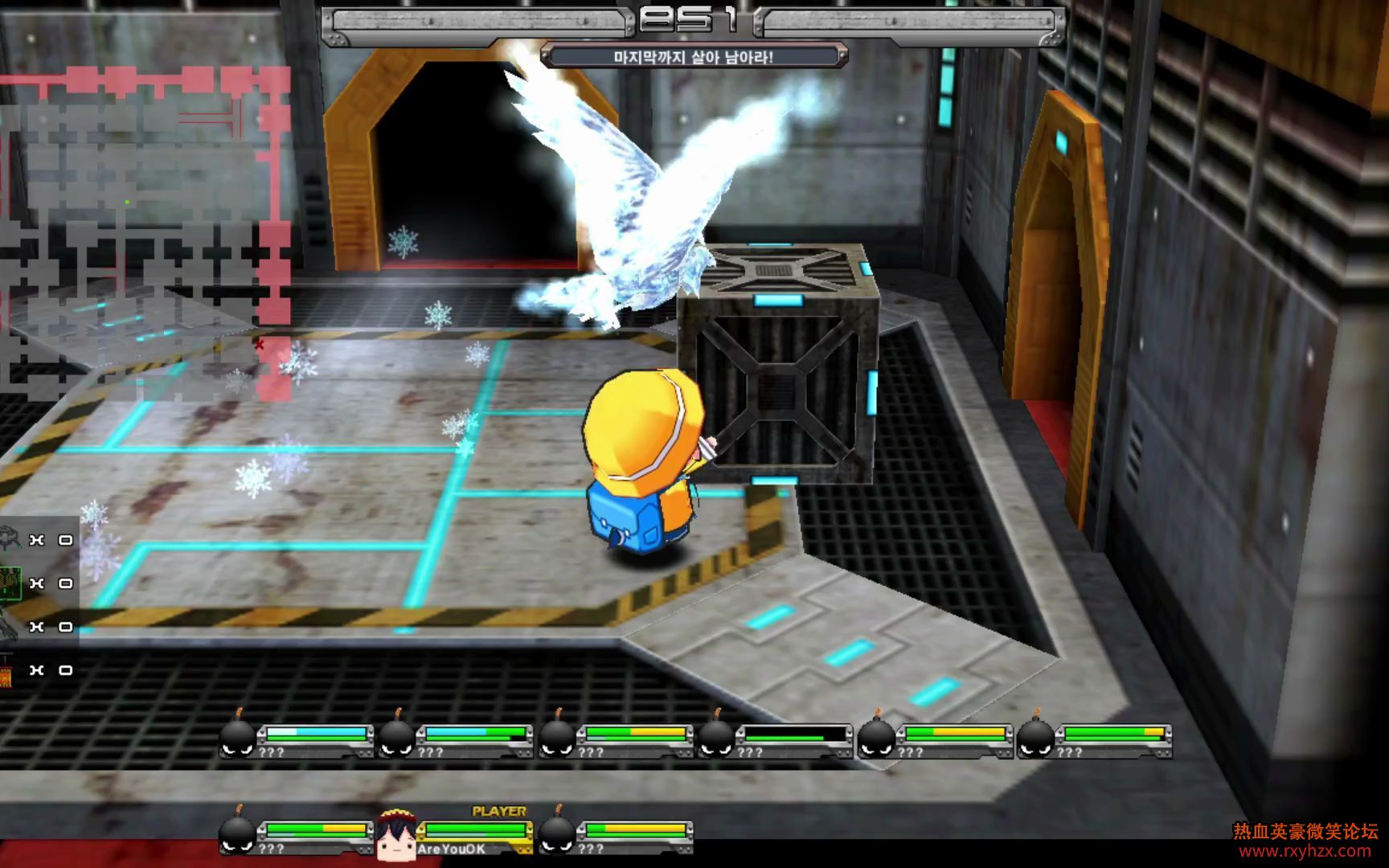
Task: Select the spider robot item icon
Action: click(10, 538)
